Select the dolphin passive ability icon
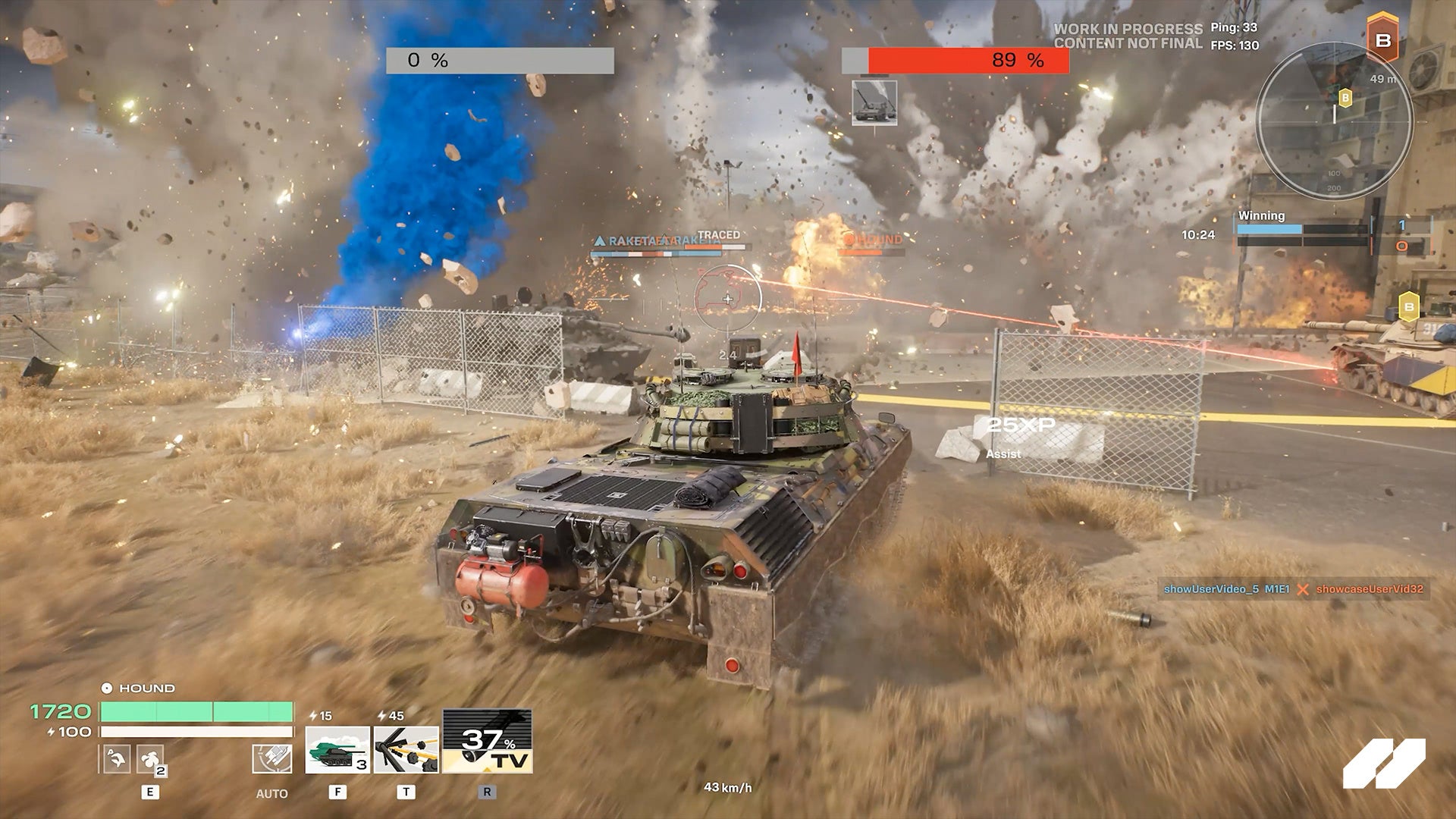The height and width of the screenshot is (819, 1456). coord(115,758)
